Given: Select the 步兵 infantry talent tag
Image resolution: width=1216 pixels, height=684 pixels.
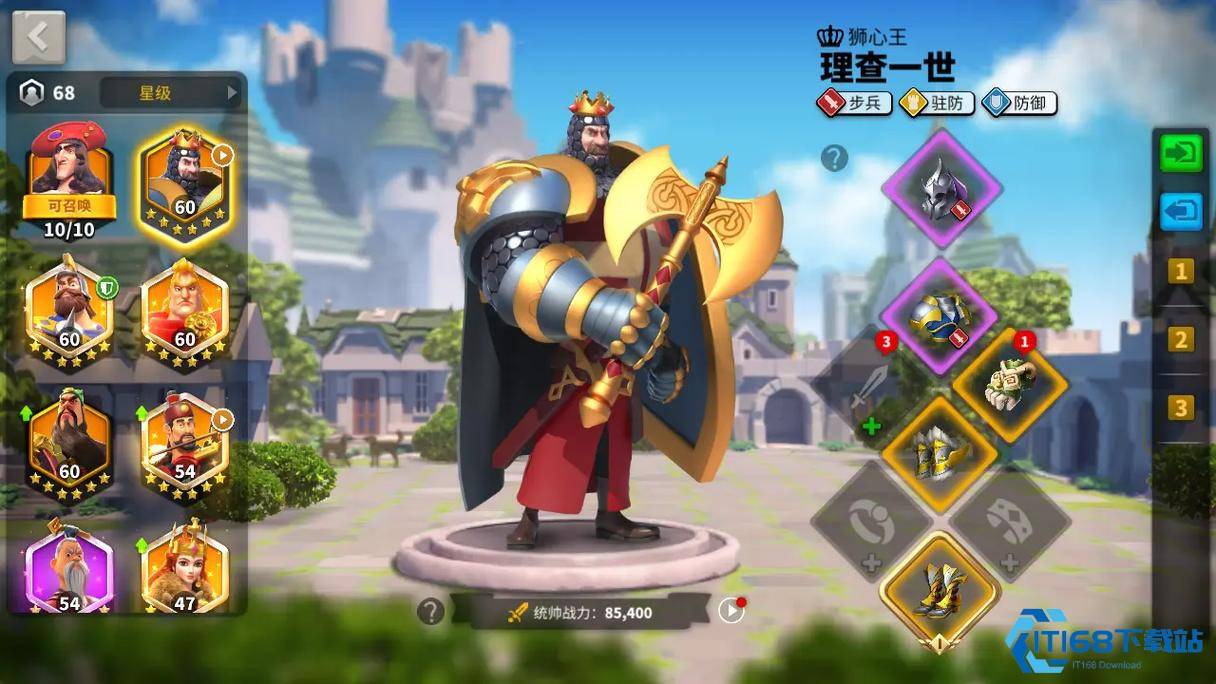Looking at the screenshot, I should click(854, 103).
